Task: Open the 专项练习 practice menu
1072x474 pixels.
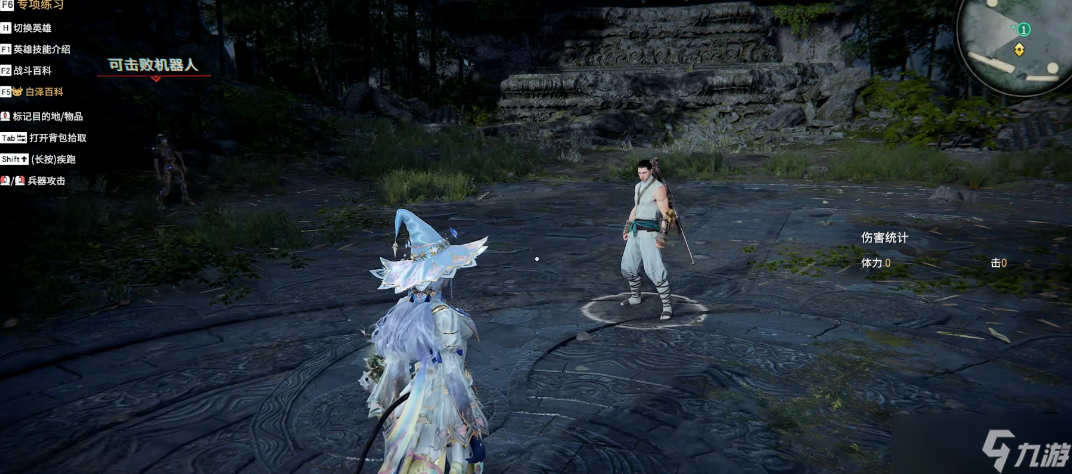Action: pos(38,6)
